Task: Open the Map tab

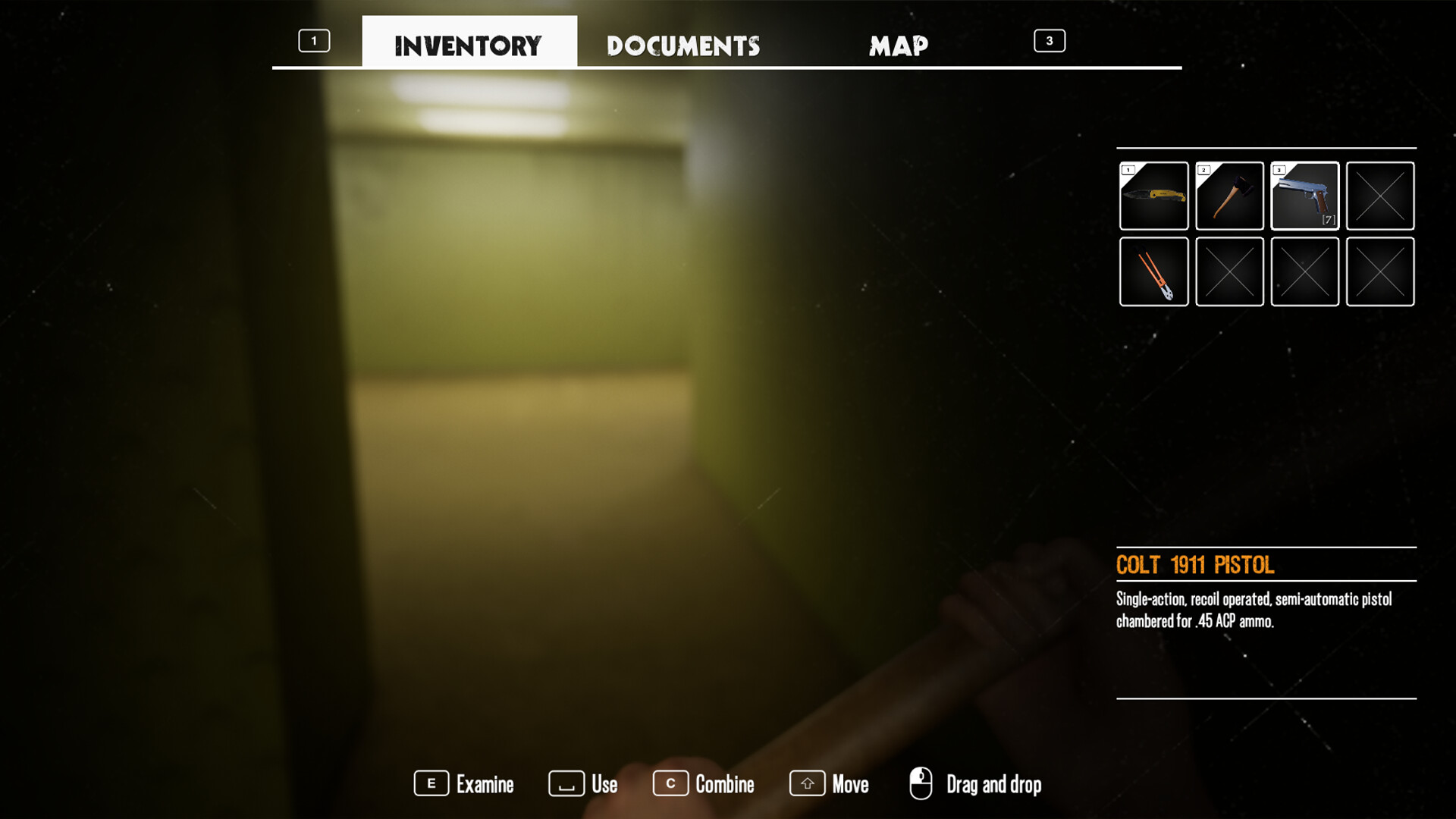Action: (x=899, y=45)
